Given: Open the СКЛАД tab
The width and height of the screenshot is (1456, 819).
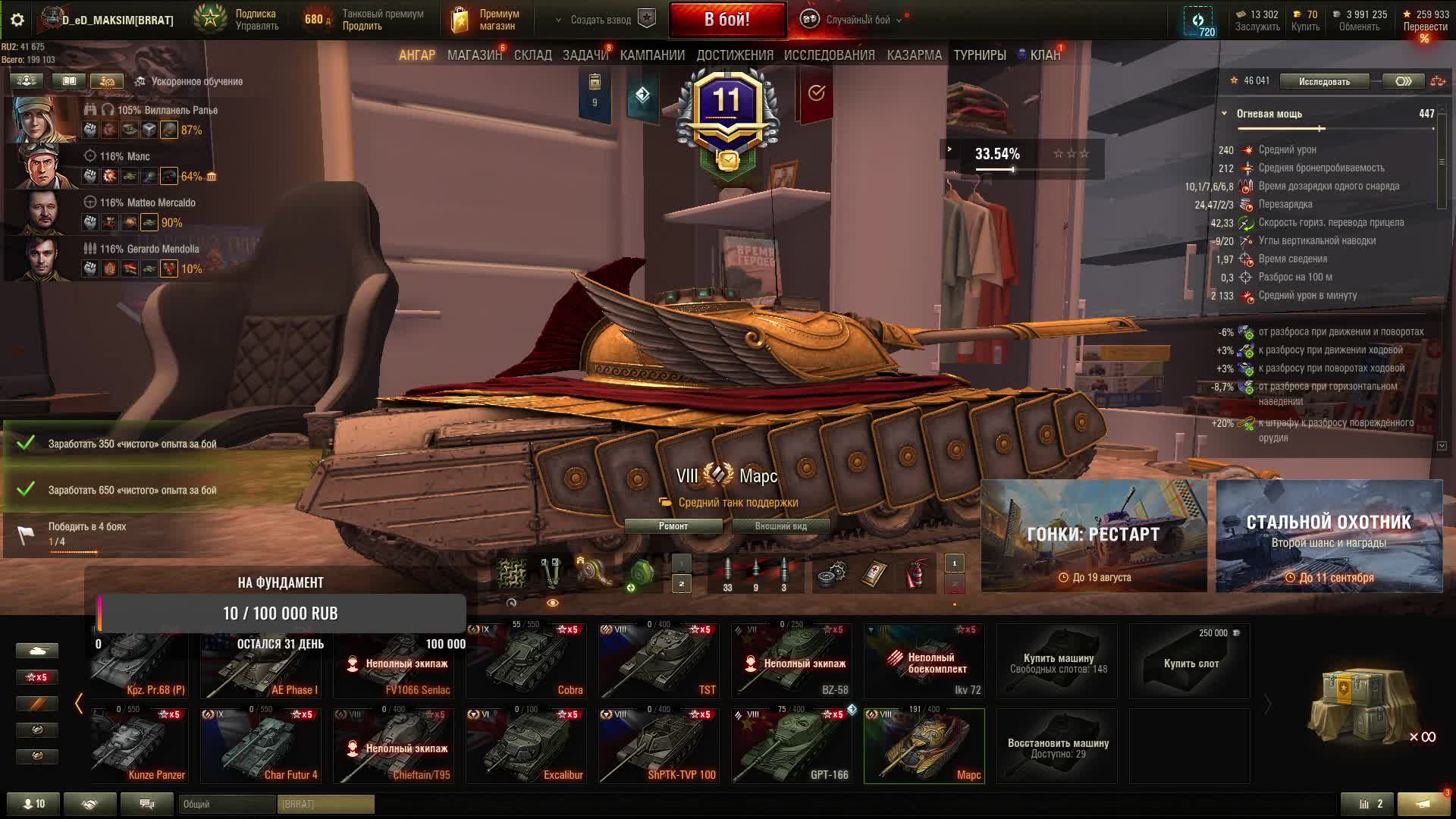Looking at the screenshot, I should coord(533,55).
